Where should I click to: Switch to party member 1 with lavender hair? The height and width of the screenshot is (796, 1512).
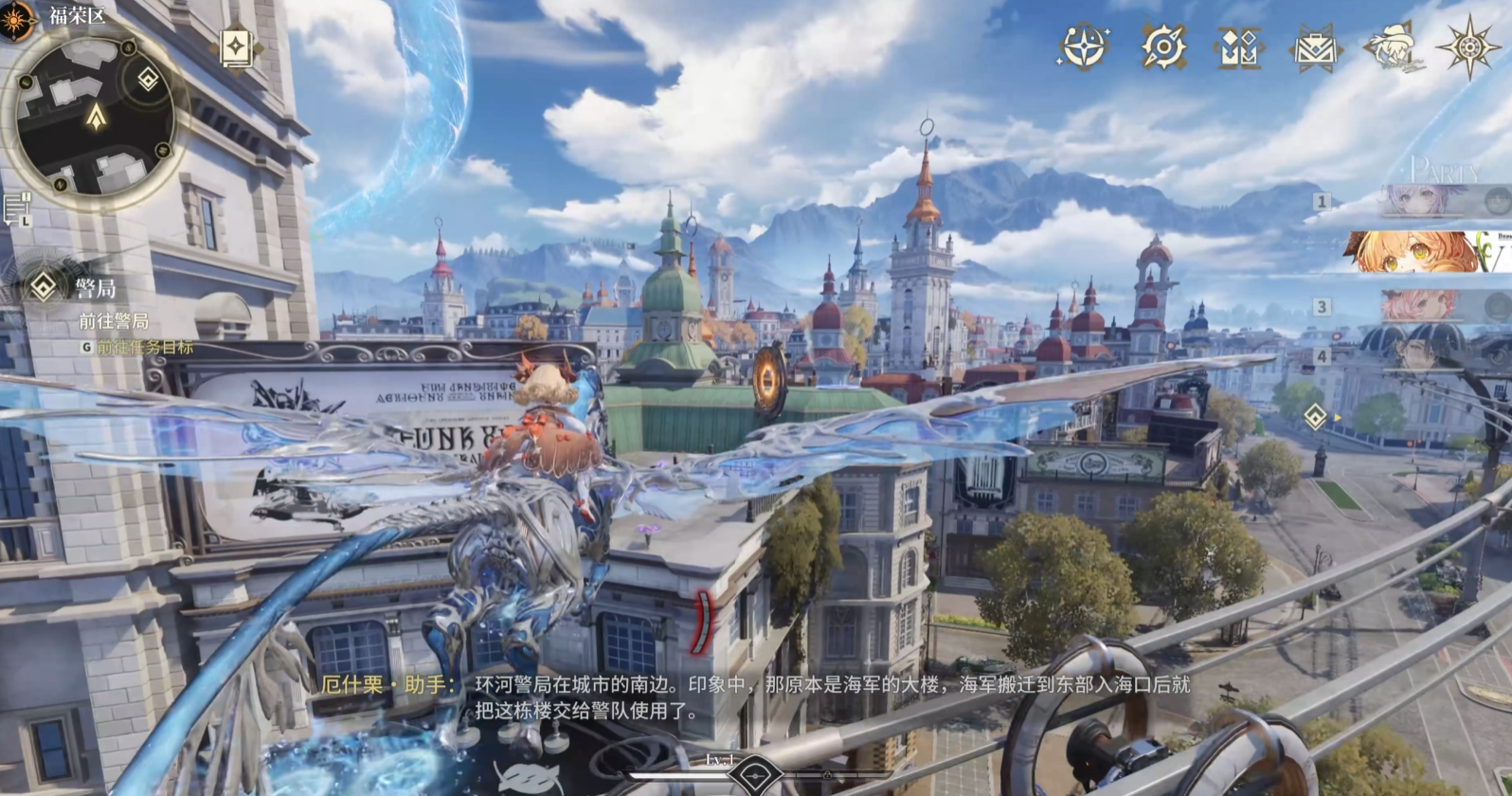[x=1431, y=201]
